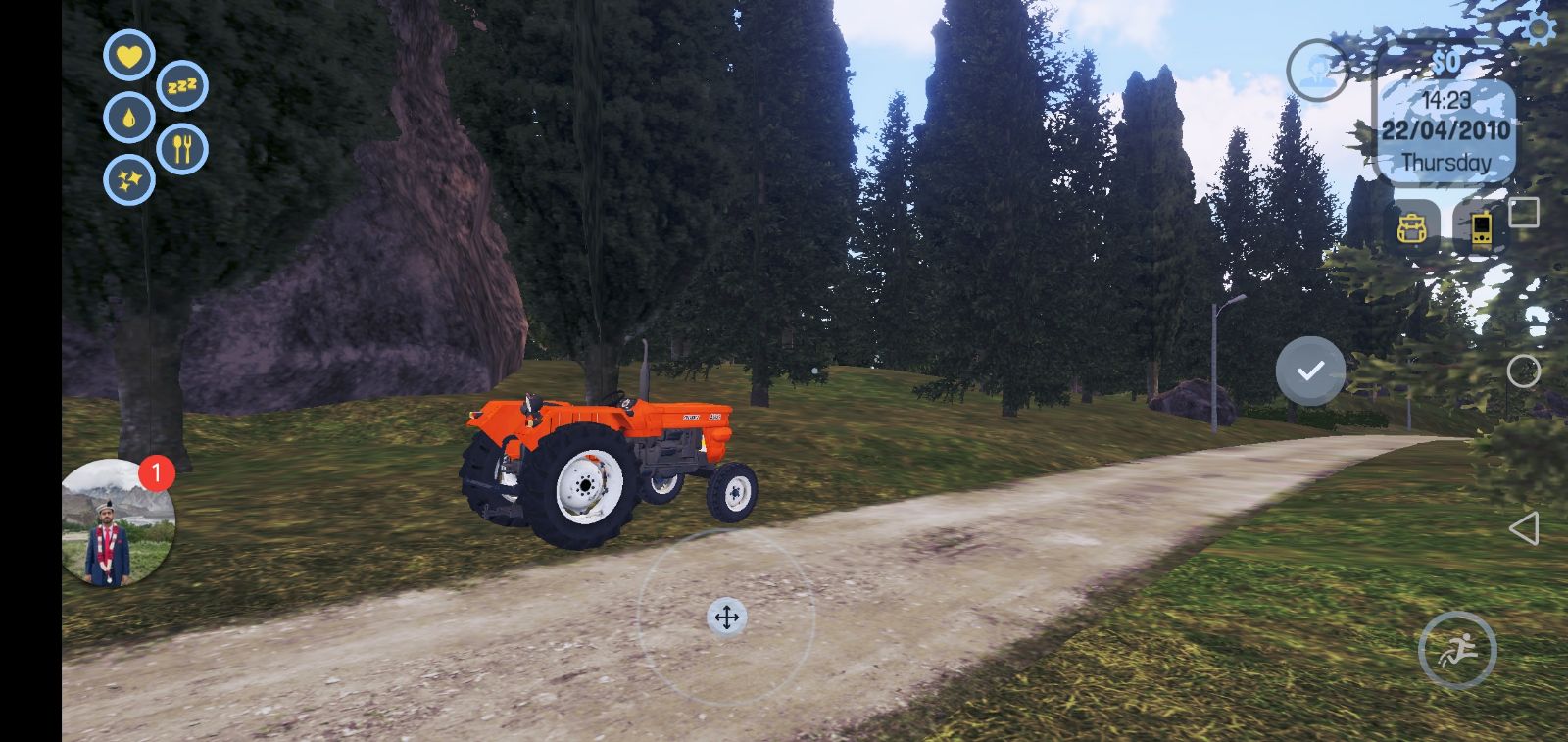This screenshot has width=1568, height=742.
Task: Tap the Android back navigation triangle
Action: tap(1523, 529)
